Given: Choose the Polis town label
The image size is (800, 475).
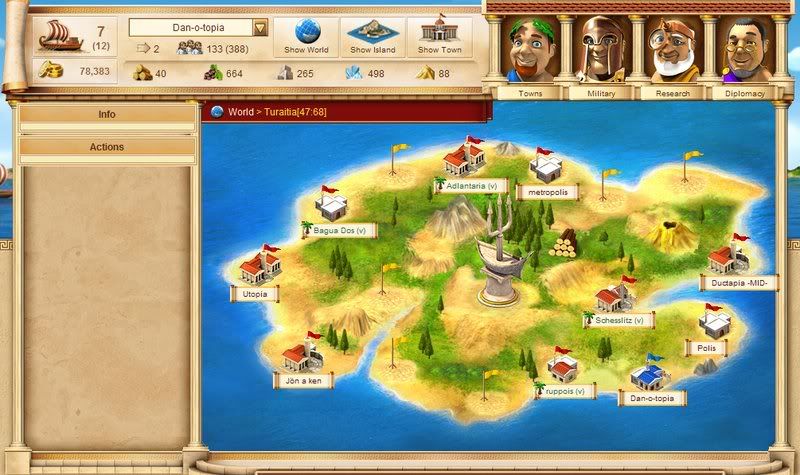Looking at the screenshot, I should (x=706, y=349).
